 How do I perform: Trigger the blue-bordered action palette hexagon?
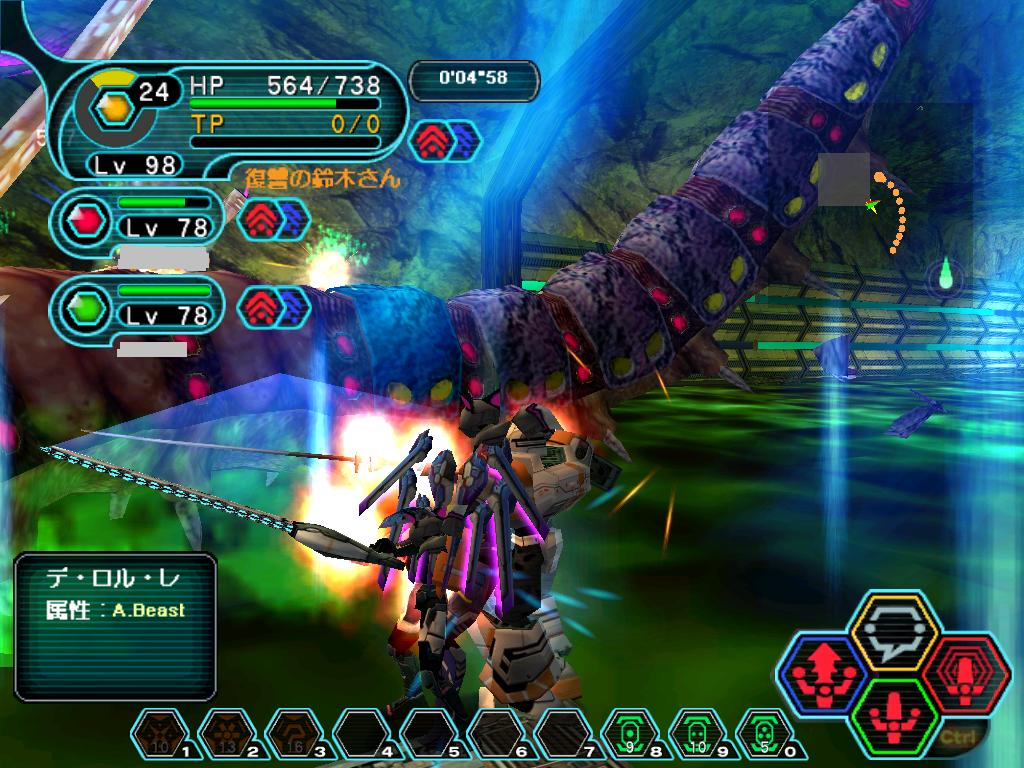pyautogui.click(x=824, y=672)
